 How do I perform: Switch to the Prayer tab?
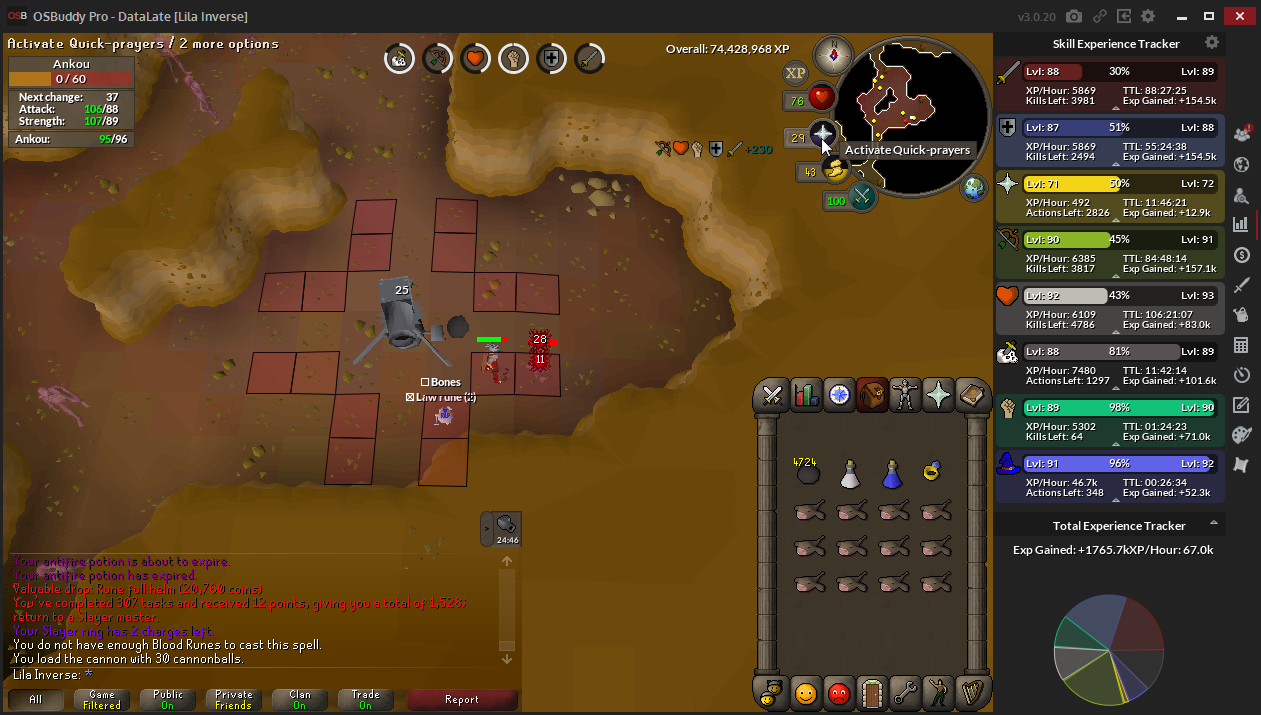(x=938, y=395)
